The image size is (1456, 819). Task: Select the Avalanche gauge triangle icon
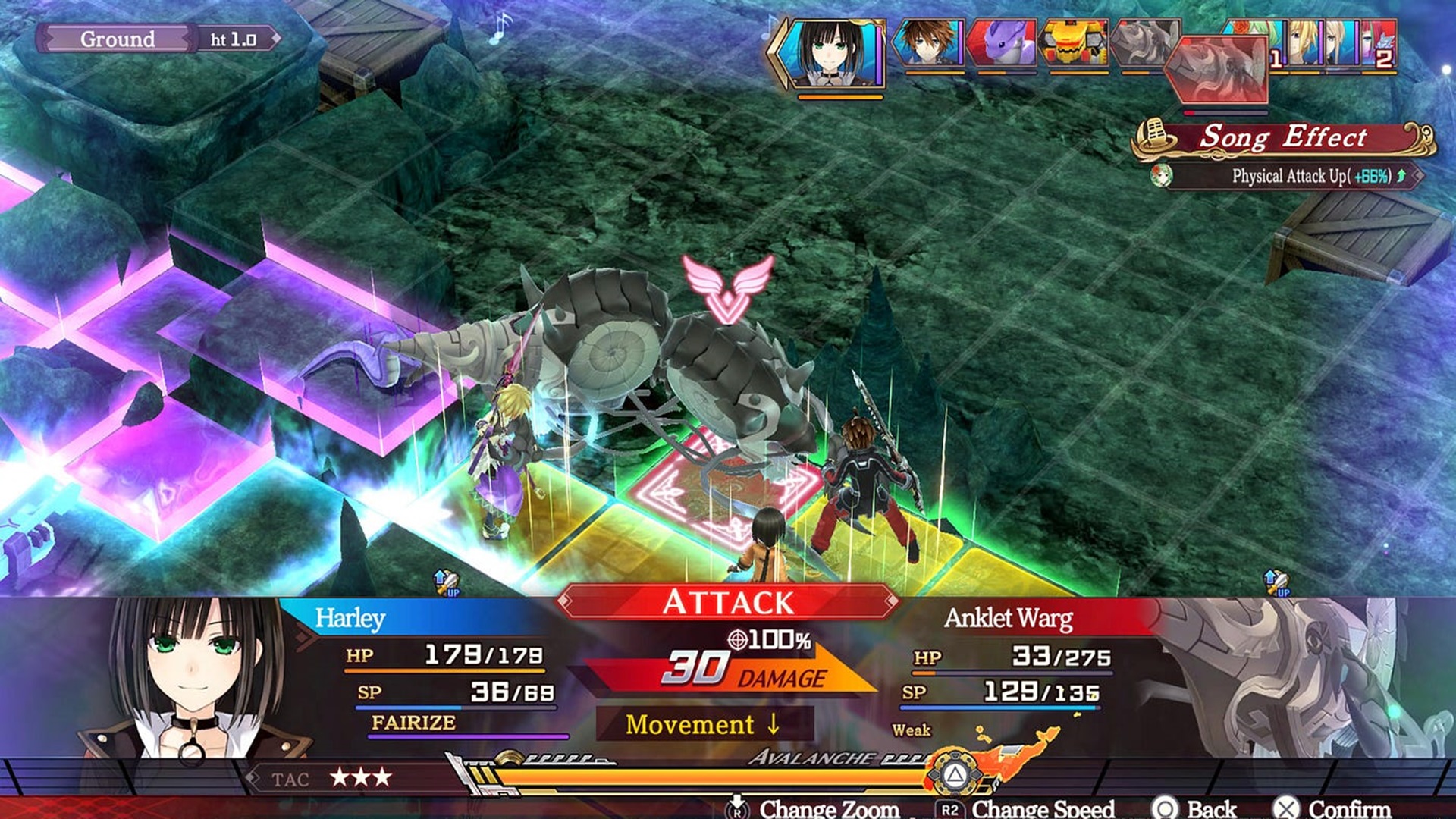(x=955, y=774)
